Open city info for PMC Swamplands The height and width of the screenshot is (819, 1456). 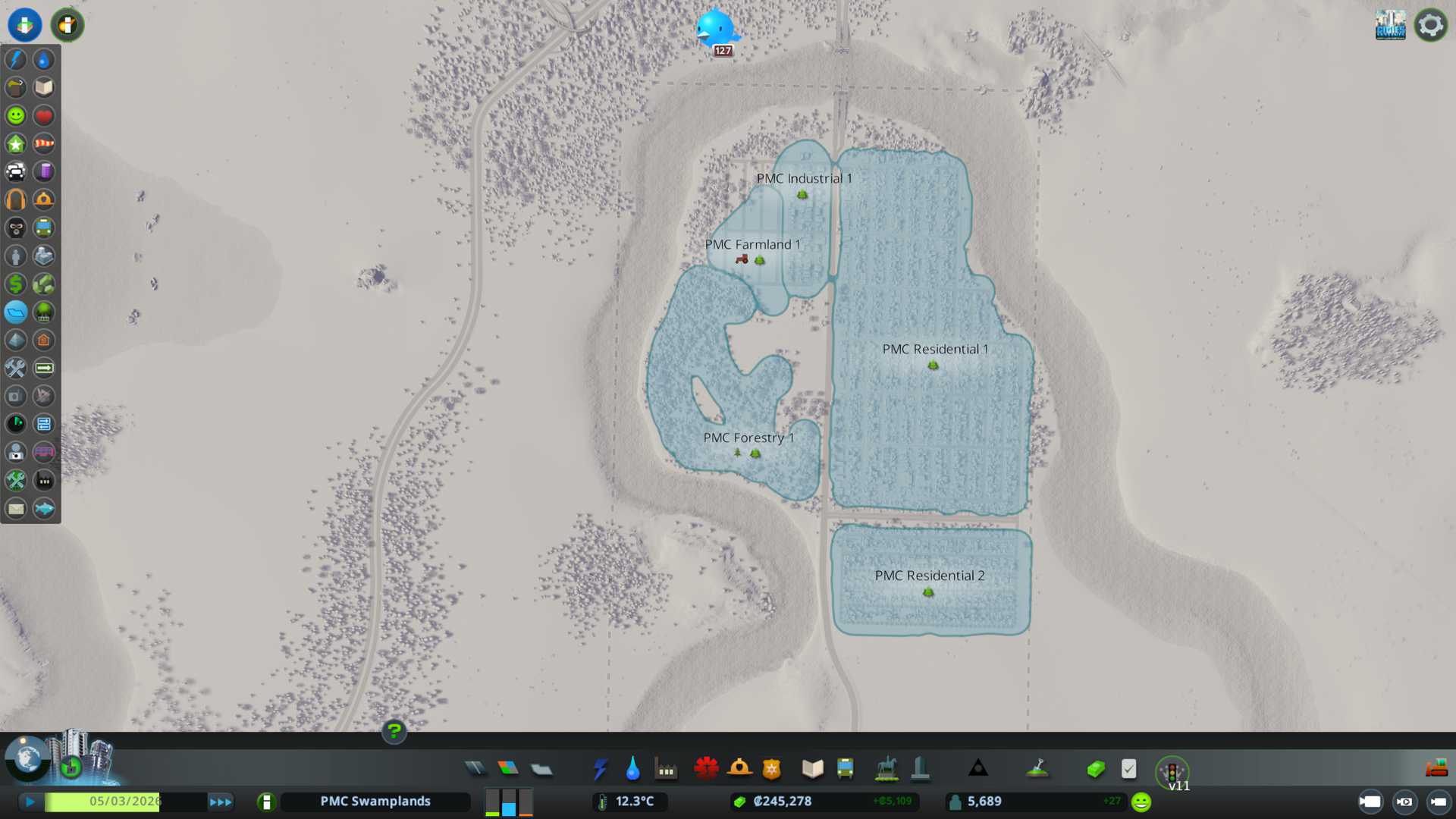pos(375,802)
